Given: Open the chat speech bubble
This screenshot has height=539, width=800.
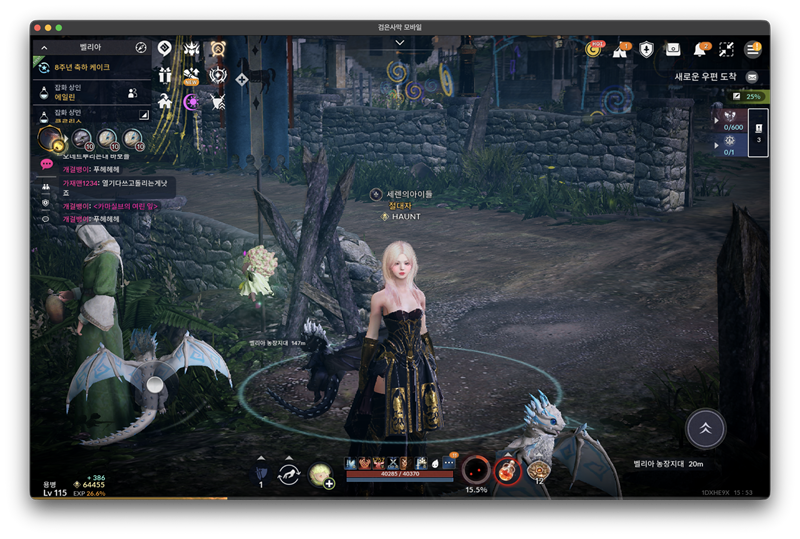Looking at the screenshot, I should click(x=46, y=164).
